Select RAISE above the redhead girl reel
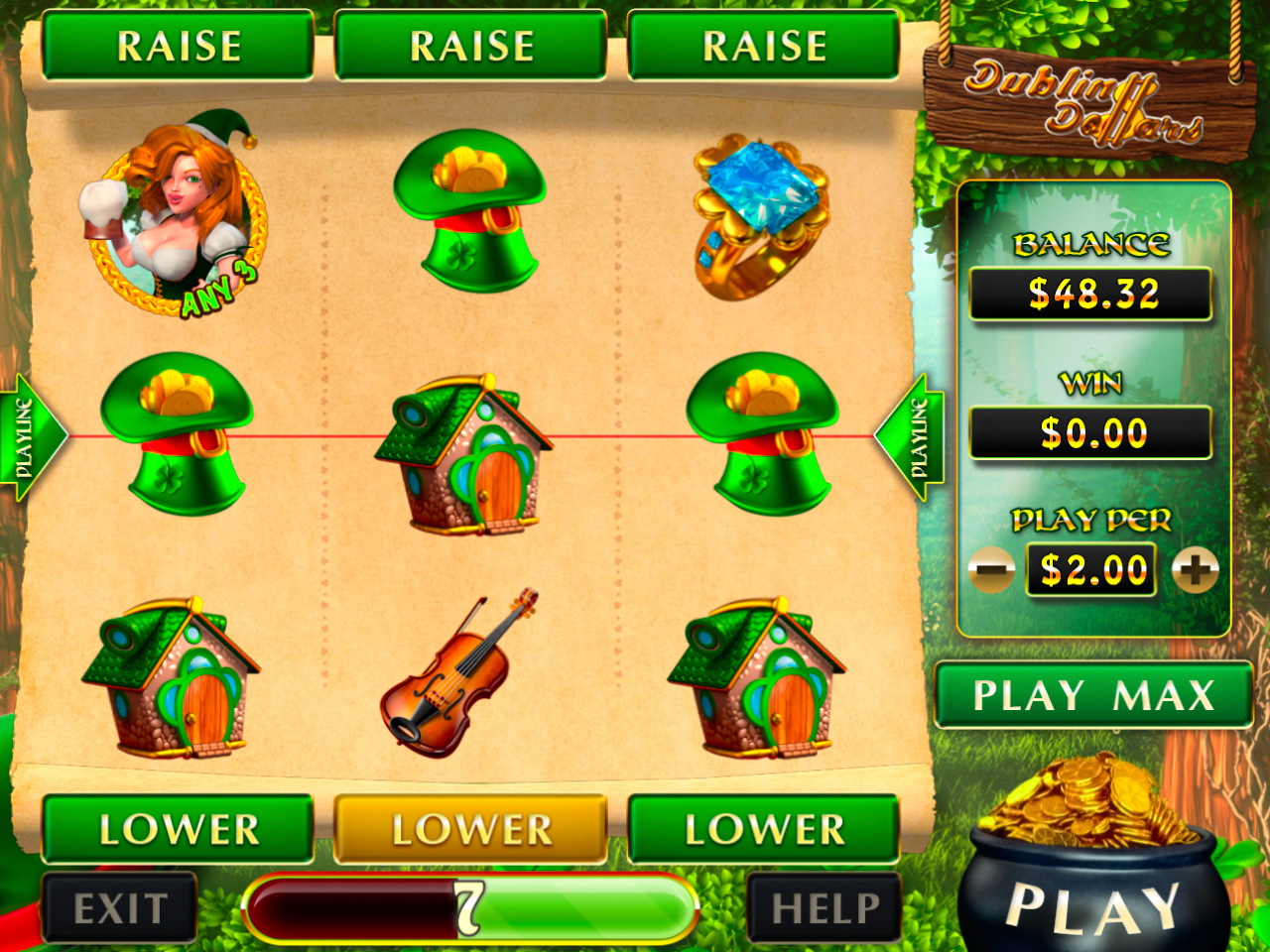The image size is (1270, 952). tap(179, 46)
